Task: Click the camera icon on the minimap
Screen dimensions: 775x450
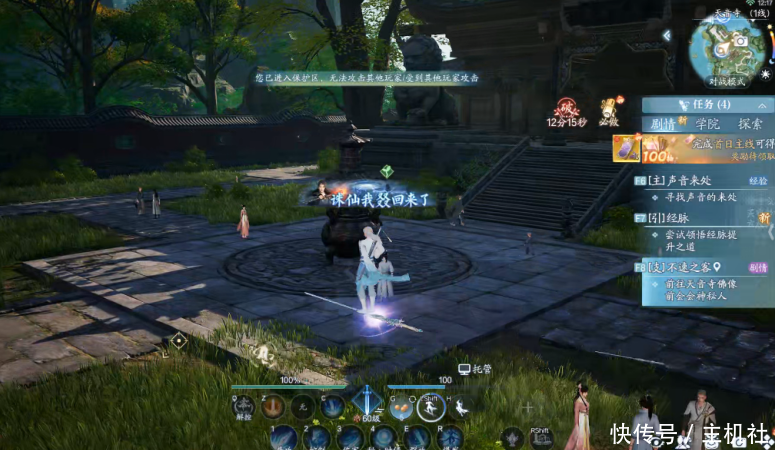Action: click(x=742, y=41)
